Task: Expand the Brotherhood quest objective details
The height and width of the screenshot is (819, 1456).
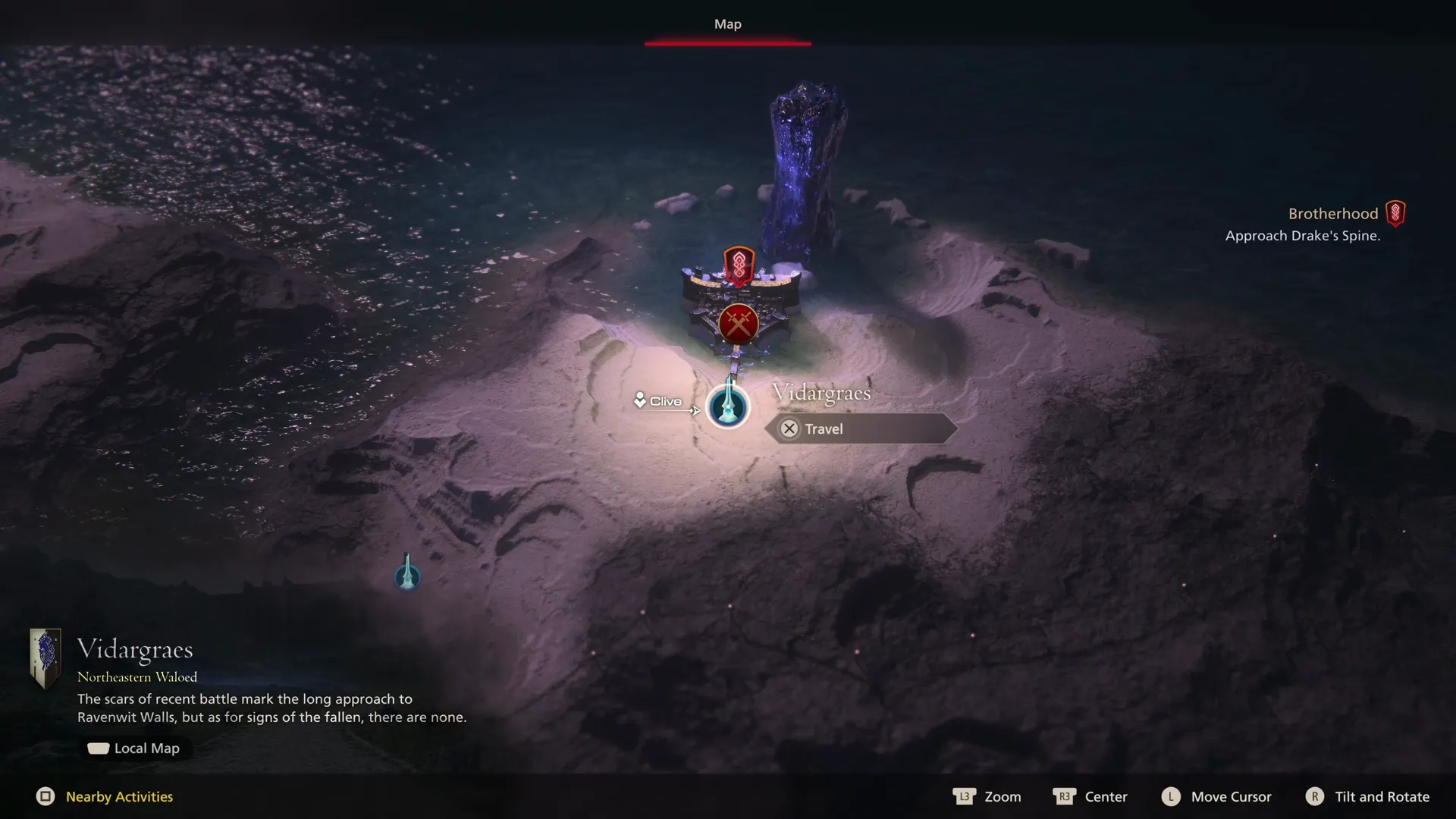Action: (x=1332, y=213)
